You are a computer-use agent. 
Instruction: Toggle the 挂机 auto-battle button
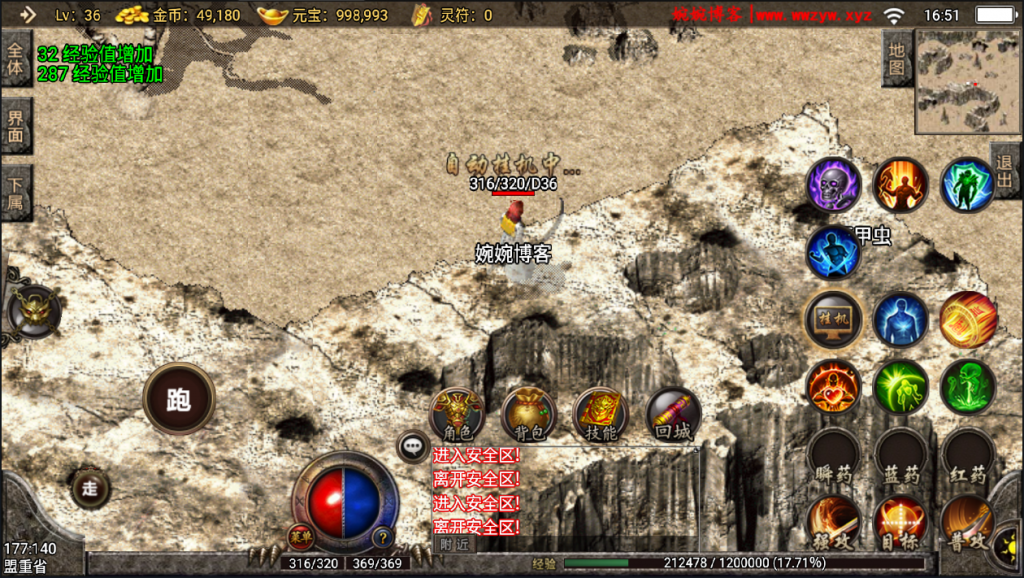(x=834, y=319)
